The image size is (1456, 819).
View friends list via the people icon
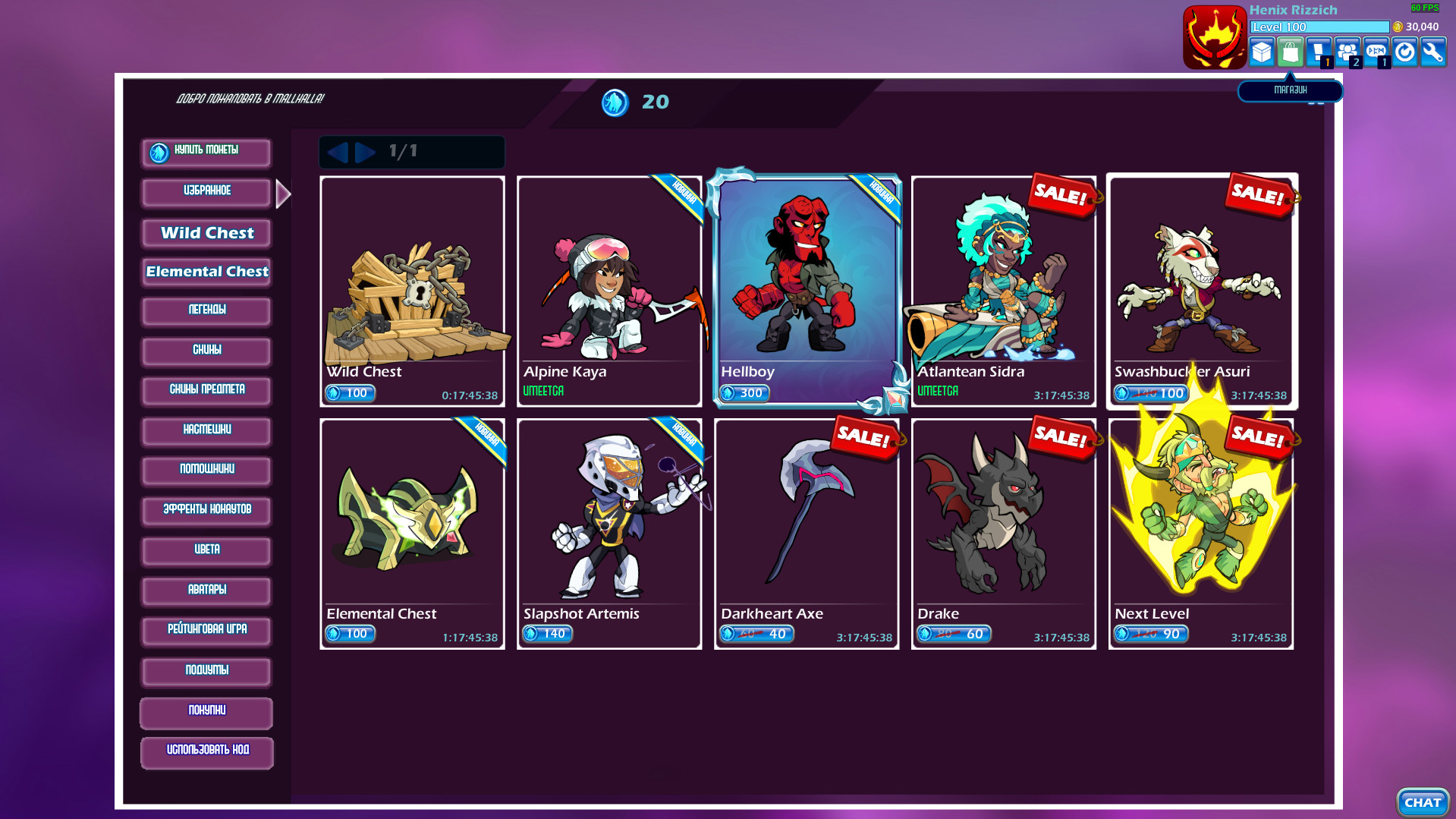click(1348, 52)
